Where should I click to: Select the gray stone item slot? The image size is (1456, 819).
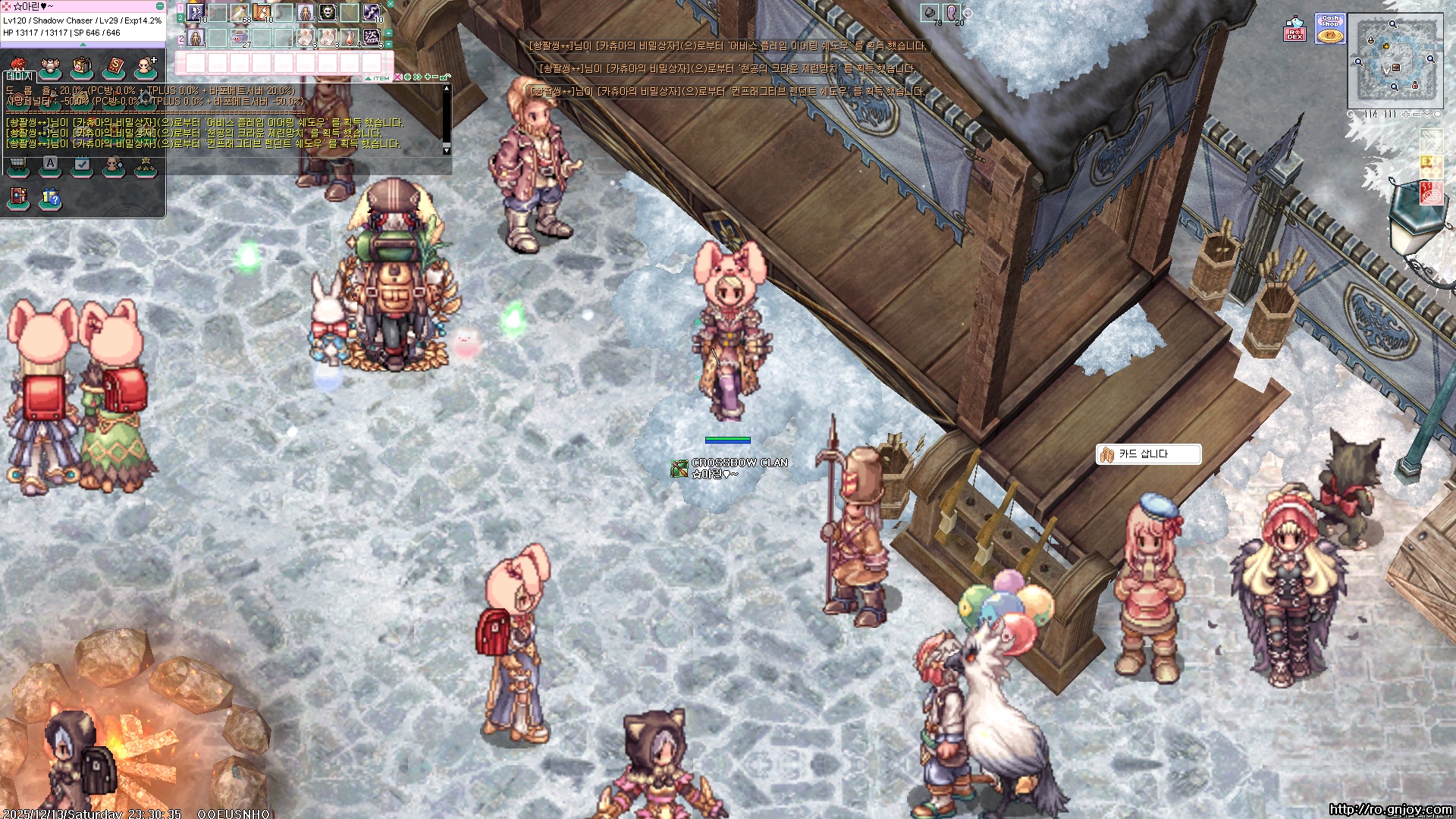click(x=930, y=12)
